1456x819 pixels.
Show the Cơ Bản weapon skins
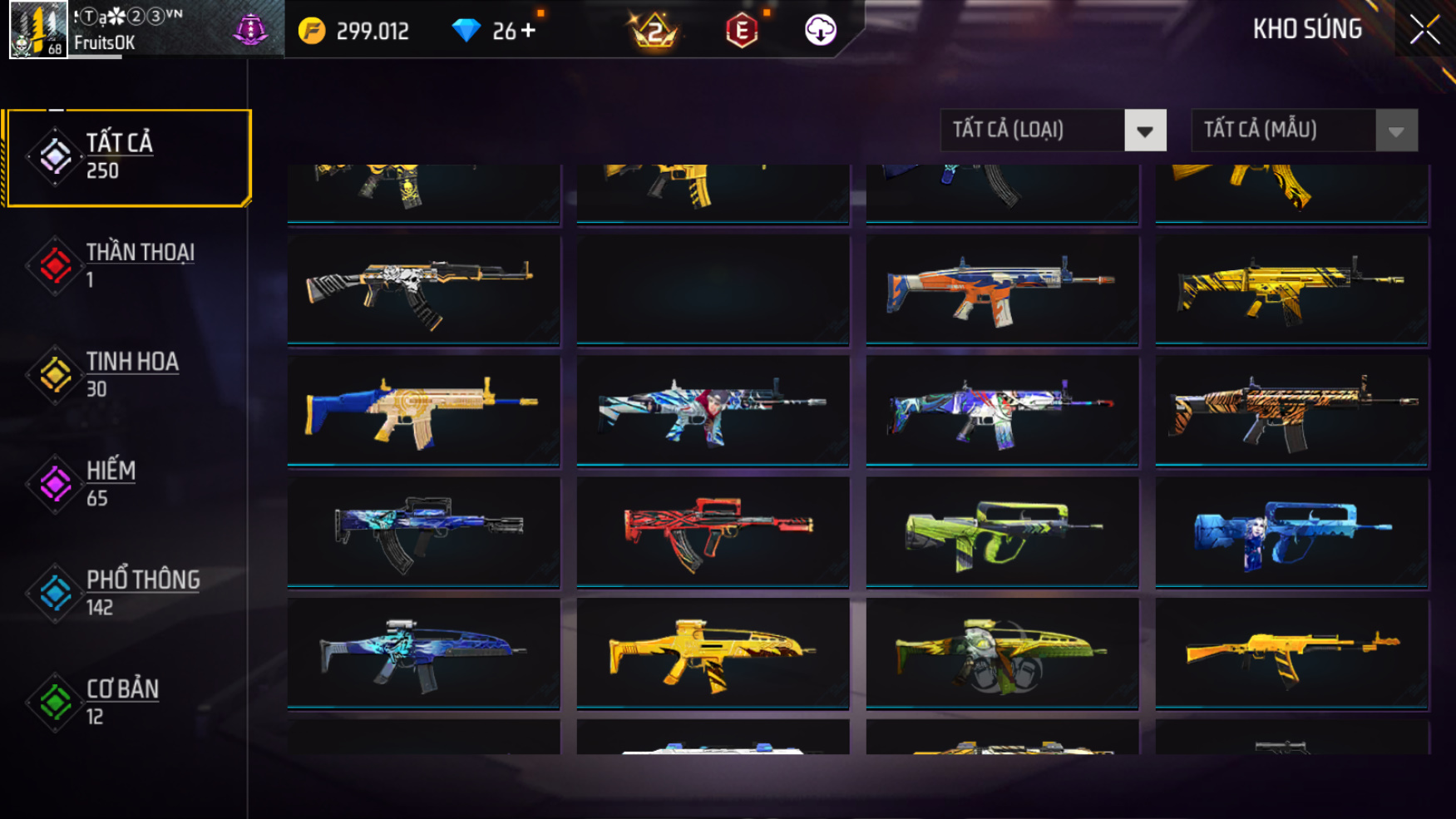(125, 701)
